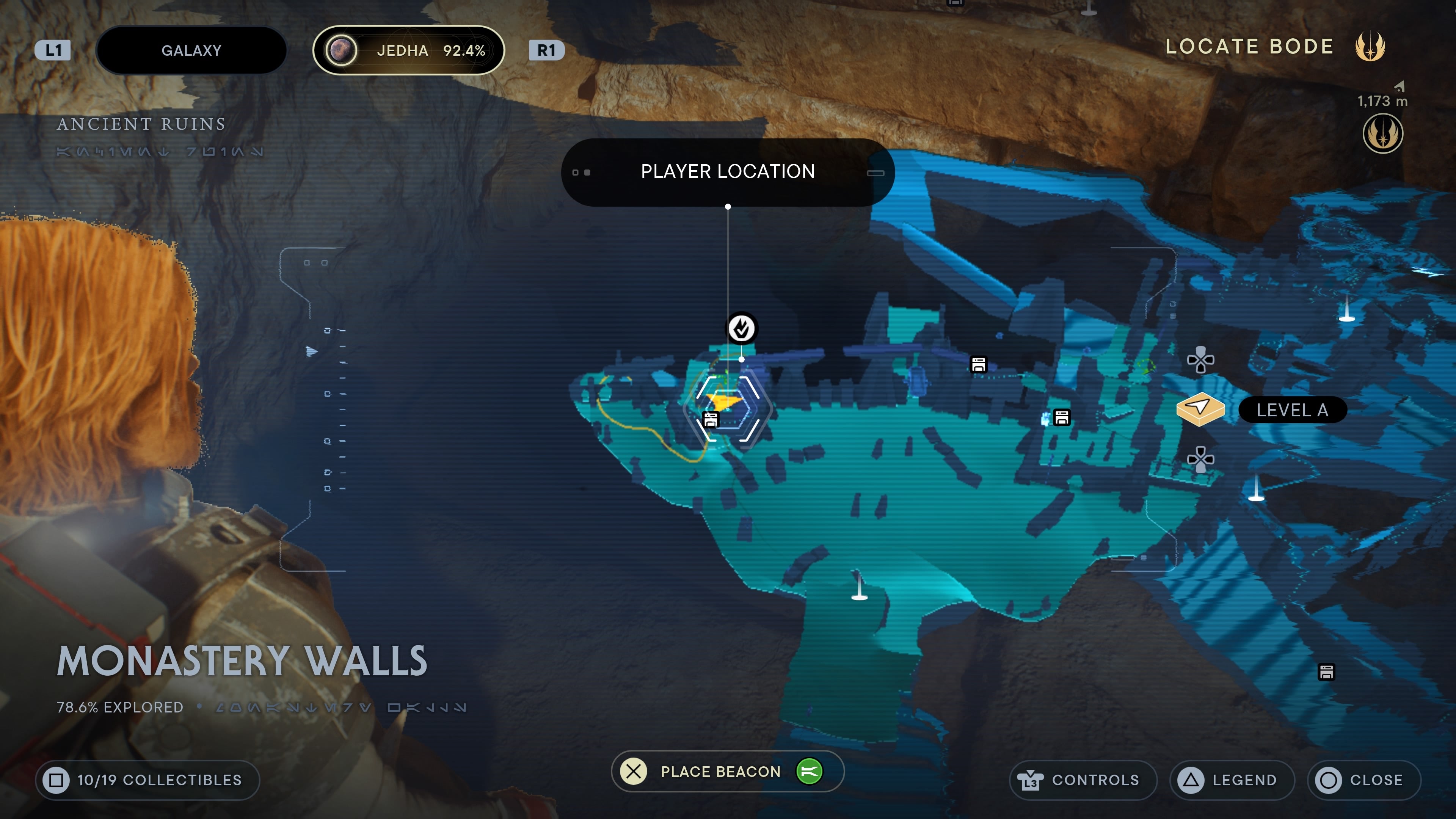Select the Jedha 92.4% planet tab

[x=408, y=50]
